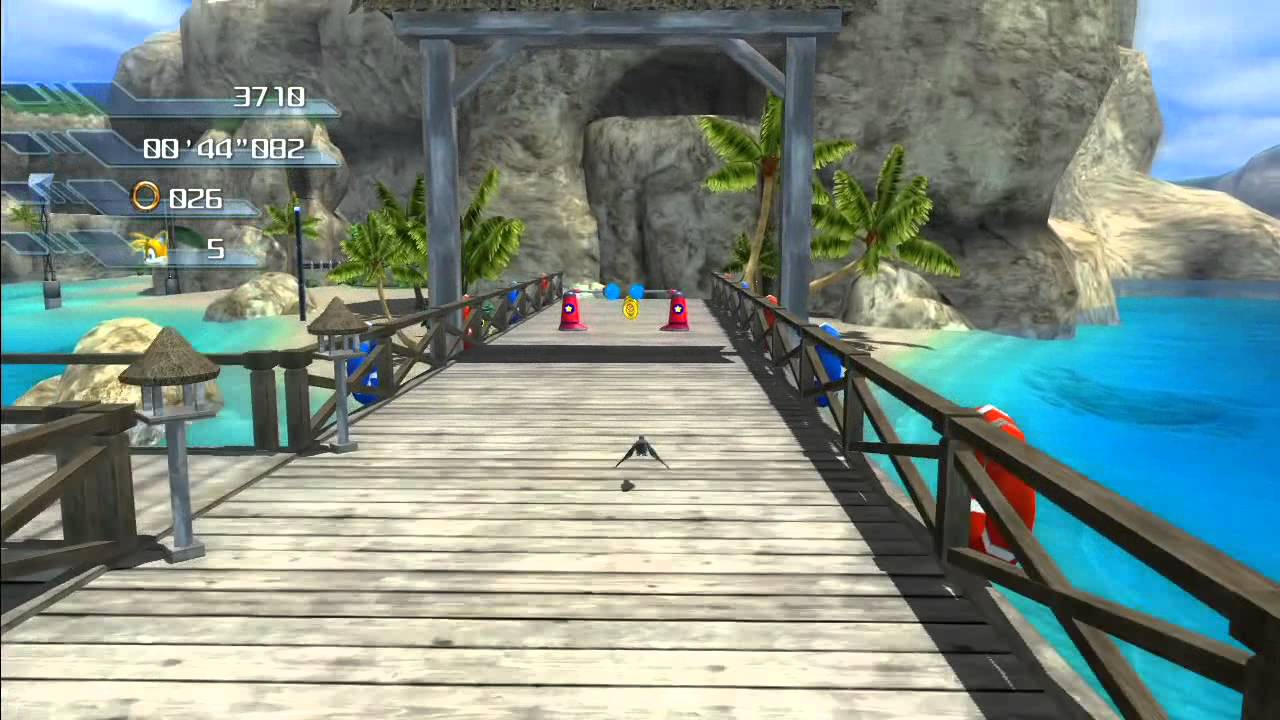This screenshot has width=1280, height=720.
Task: Click the gold ring counter icon
Action: pos(146,196)
